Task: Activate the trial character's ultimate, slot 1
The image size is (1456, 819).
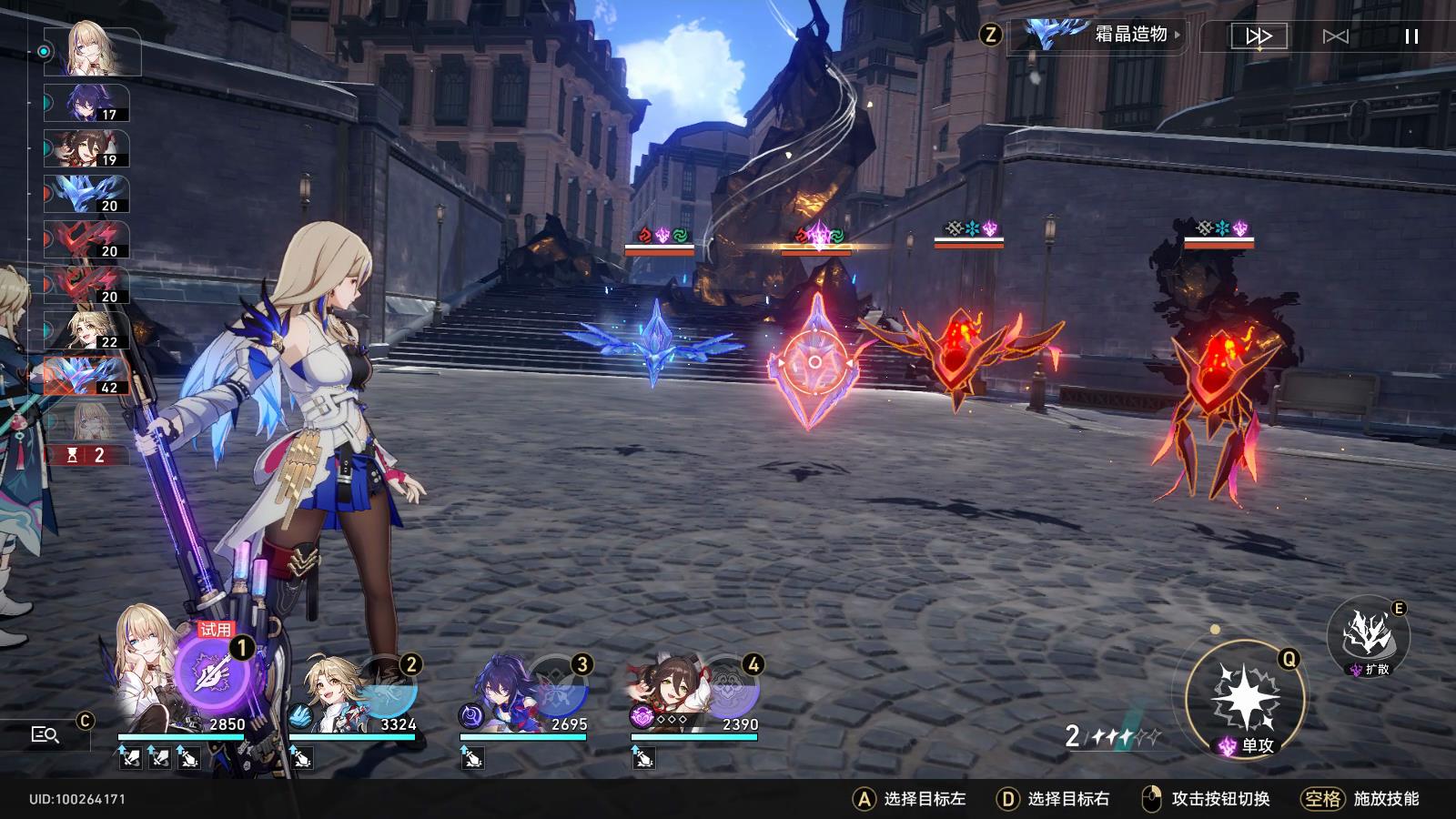Action: (x=213, y=674)
